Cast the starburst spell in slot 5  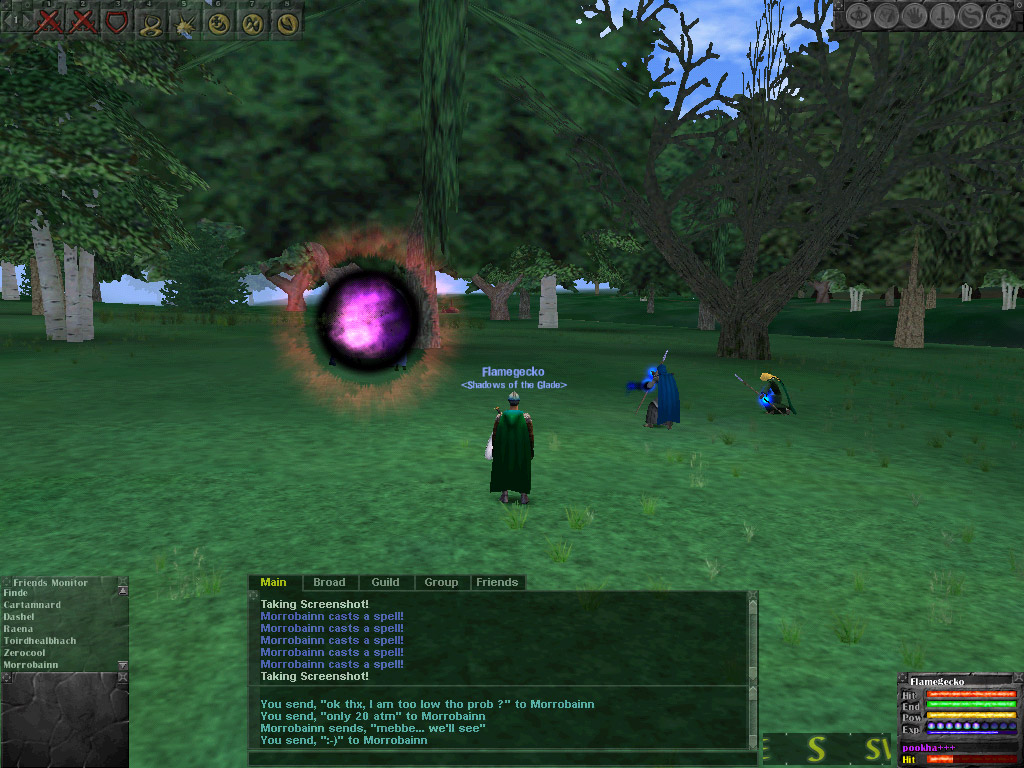point(185,22)
